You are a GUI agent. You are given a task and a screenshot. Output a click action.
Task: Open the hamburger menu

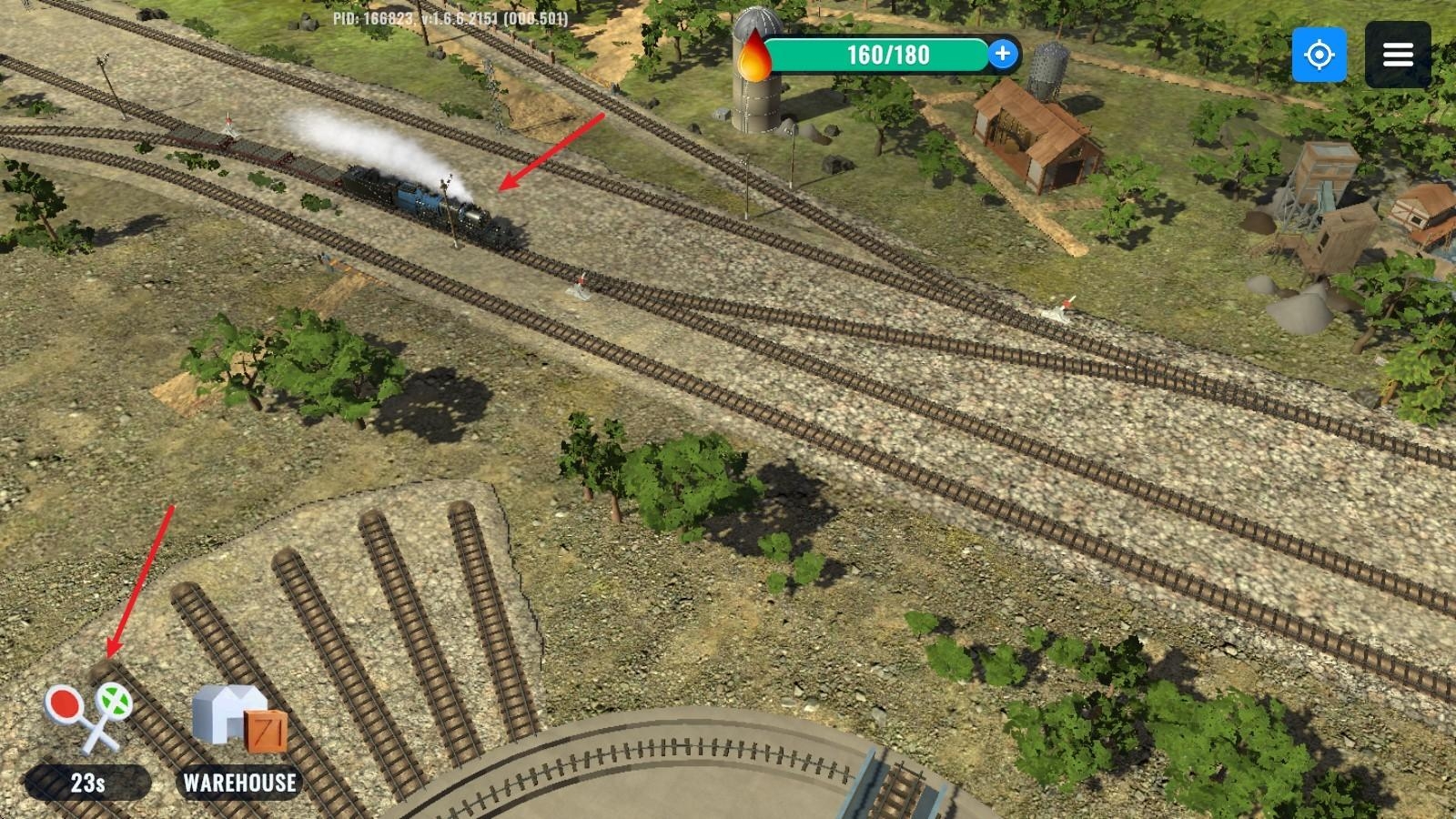tap(1397, 56)
